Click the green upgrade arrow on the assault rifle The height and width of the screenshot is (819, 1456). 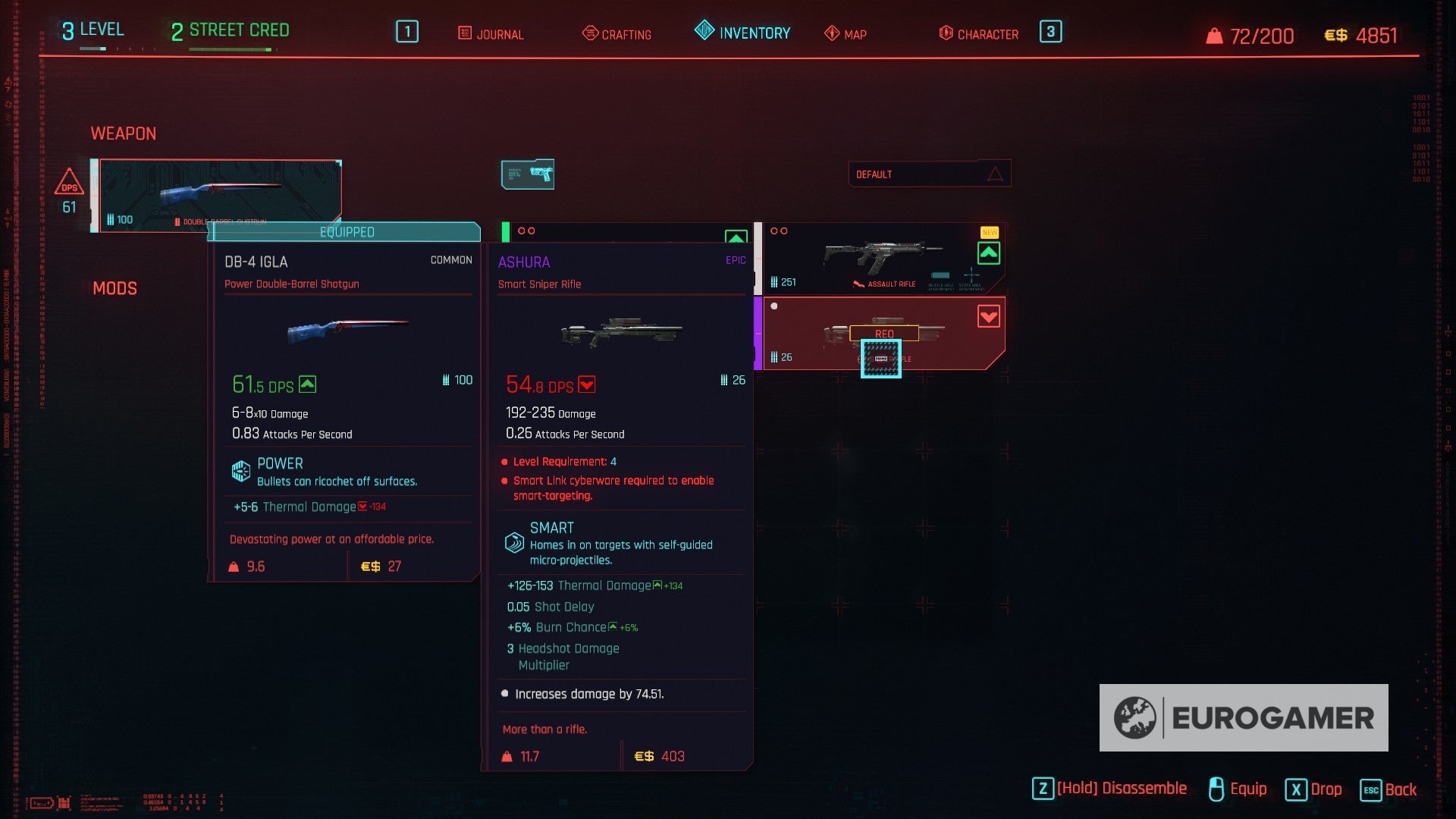tap(989, 253)
